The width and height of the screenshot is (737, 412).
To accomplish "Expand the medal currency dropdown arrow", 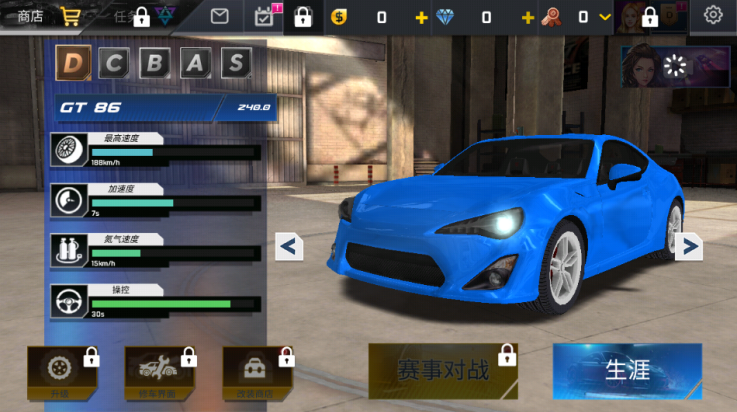I will pyautogui.click(x=605, y=17).
